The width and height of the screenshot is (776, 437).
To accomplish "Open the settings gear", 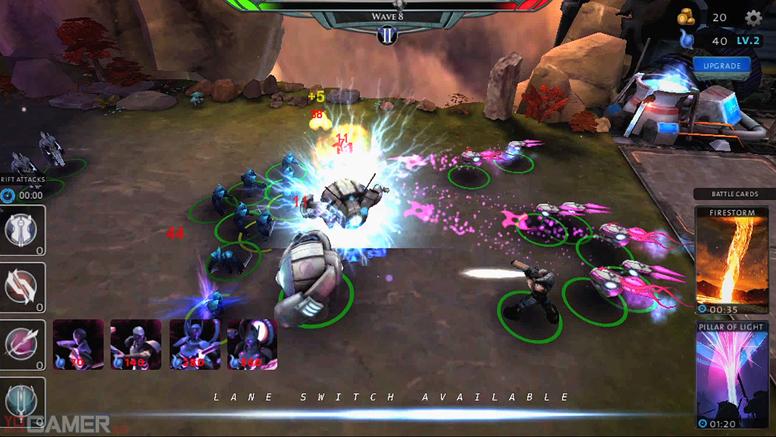I will tap(753, 17).
